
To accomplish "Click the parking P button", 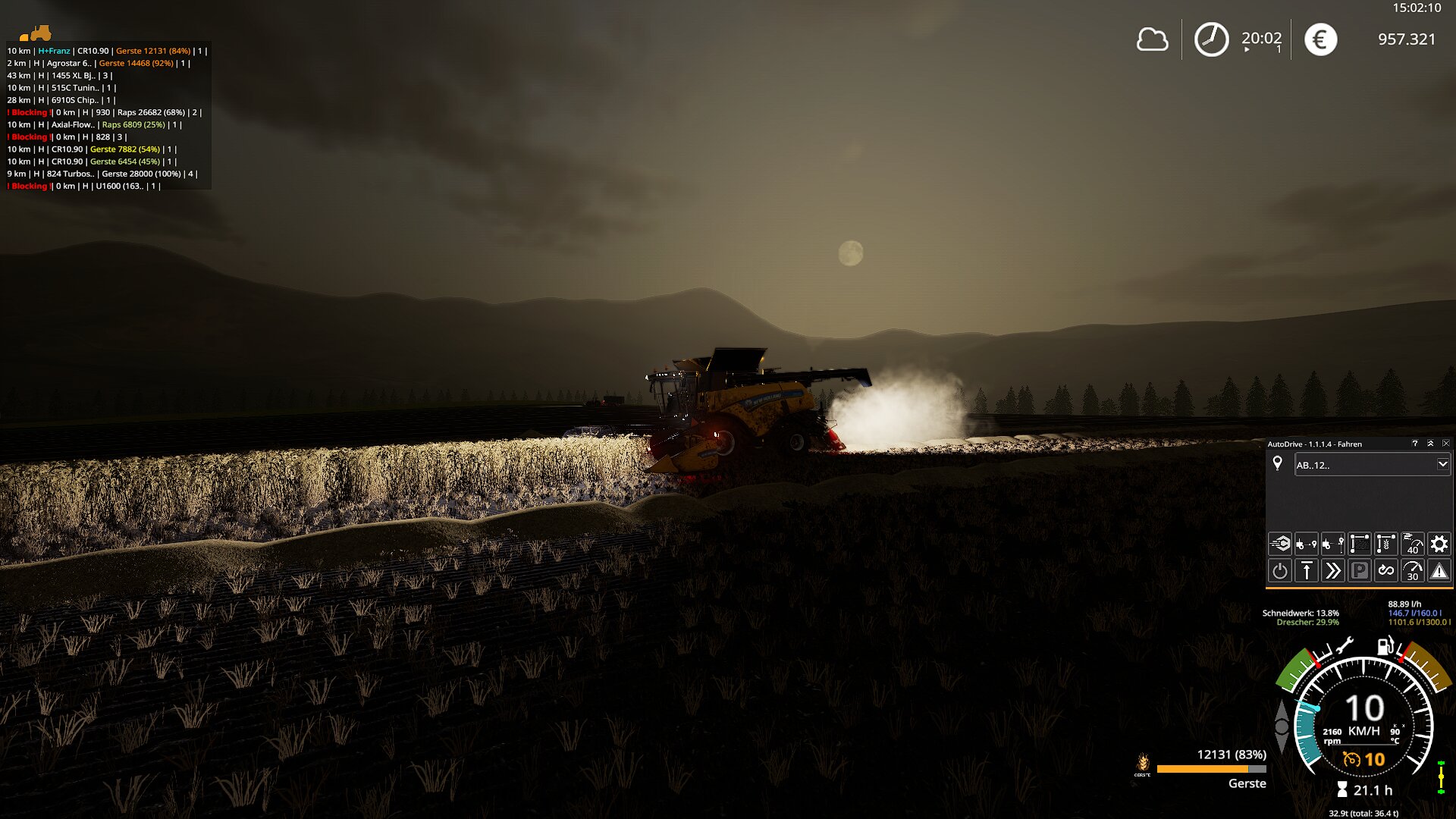I will (x=1360, y=571).
